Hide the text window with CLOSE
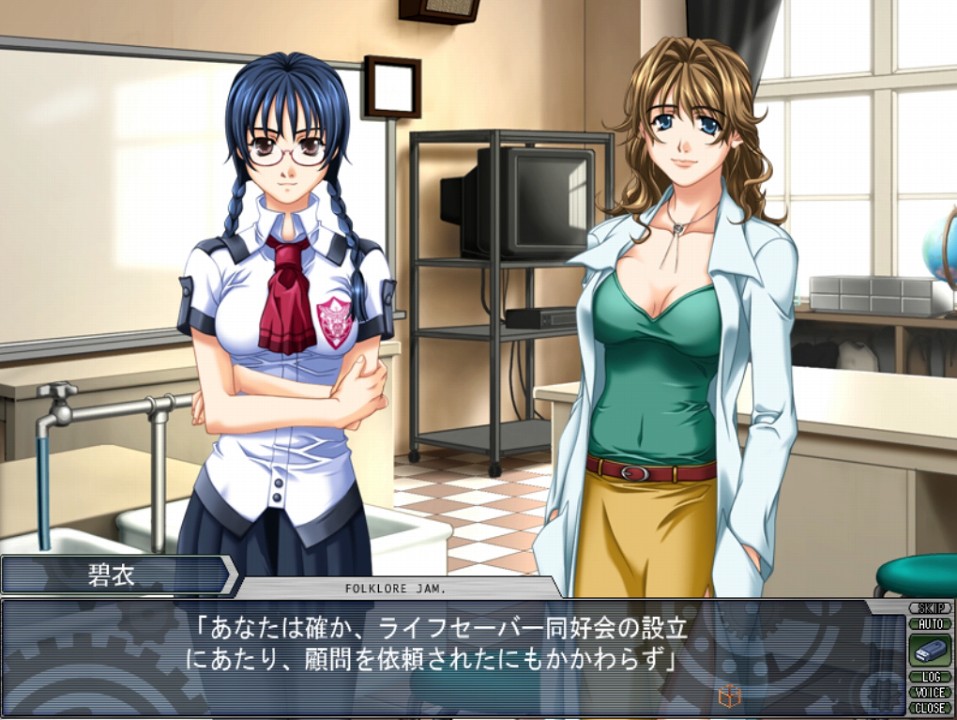The height and width of the screenshot is (720, 957). (x=929, y=707)
